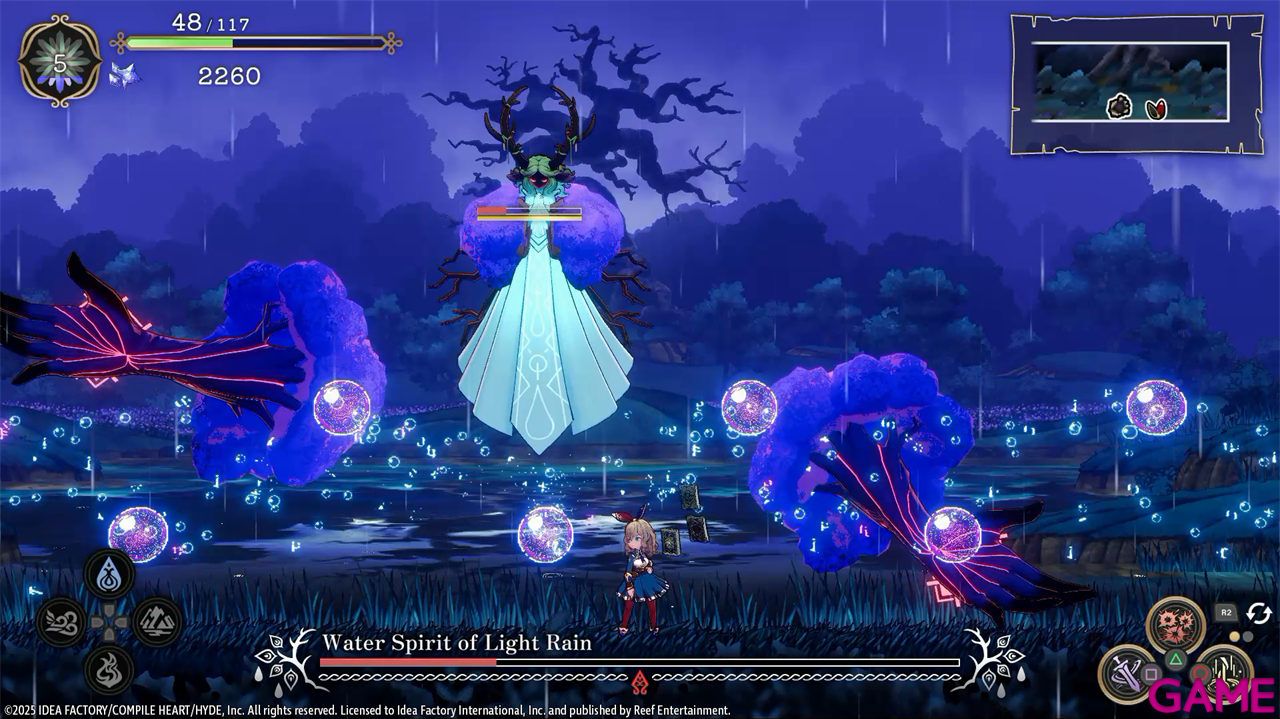1280x719 pixels.
Task: Use the purple sword slash skill
Action: (x=1128, y=673)
